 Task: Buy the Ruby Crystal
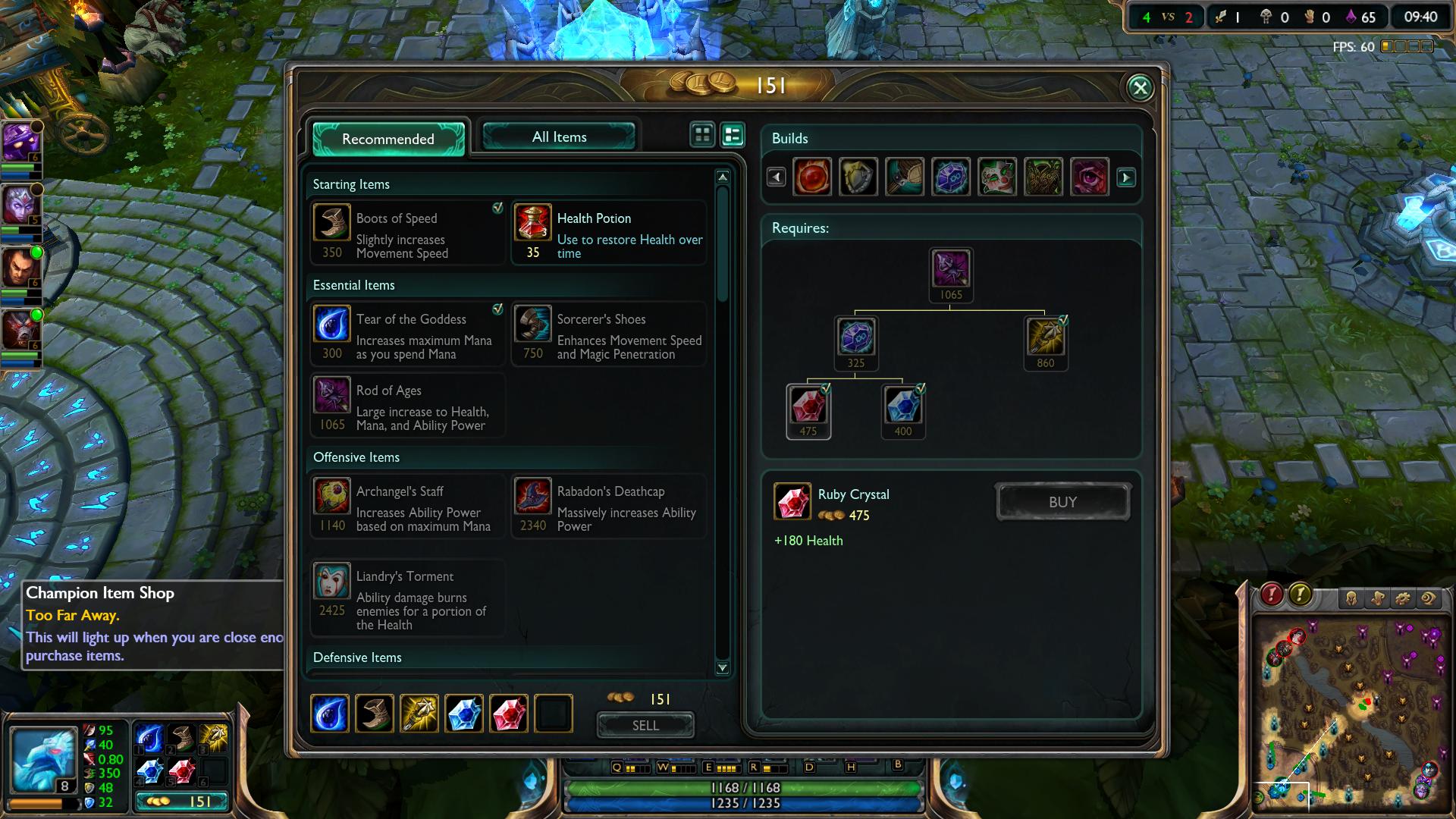[1062, 502]
